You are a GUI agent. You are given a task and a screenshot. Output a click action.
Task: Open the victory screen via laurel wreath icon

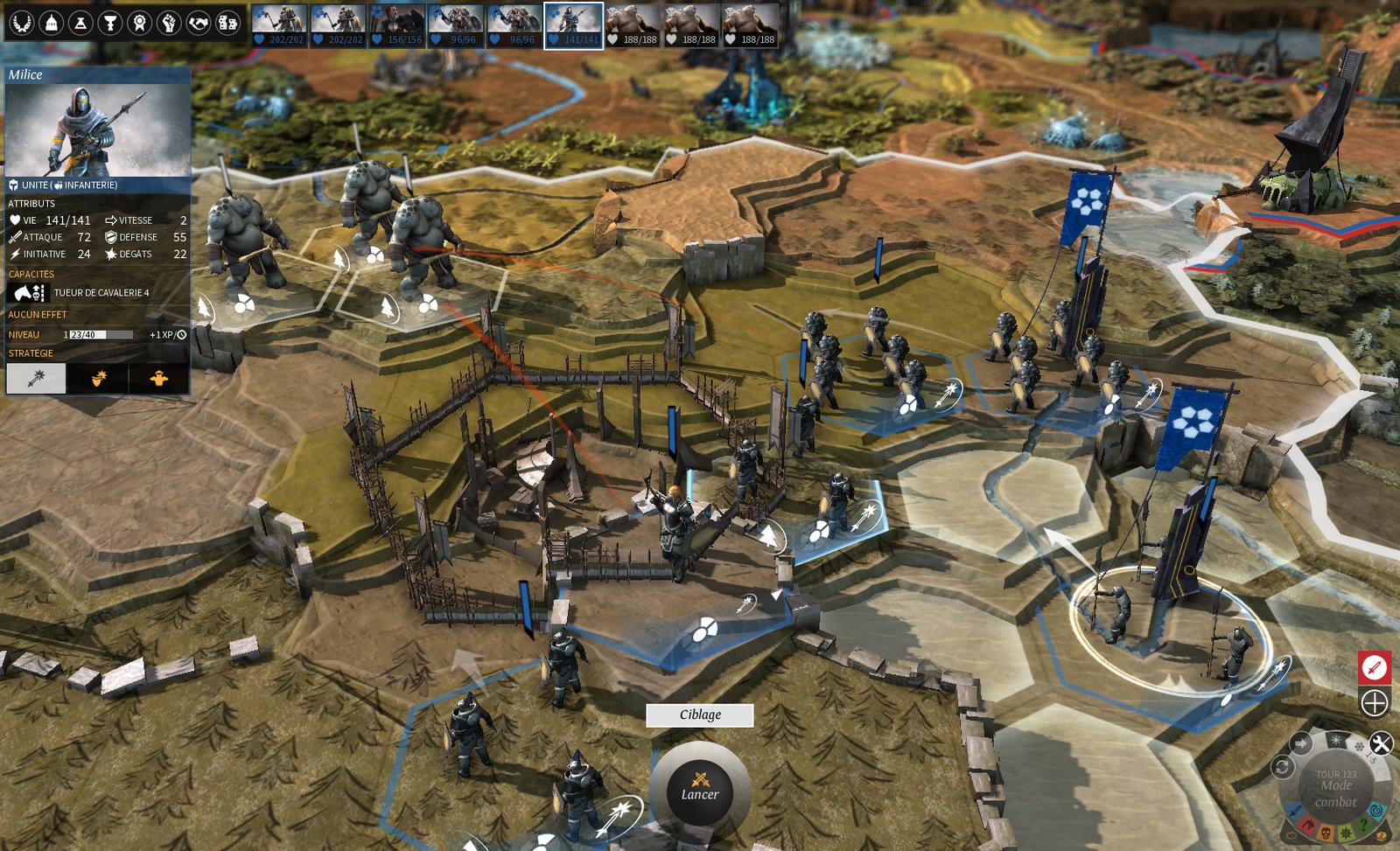coord(22,23)
